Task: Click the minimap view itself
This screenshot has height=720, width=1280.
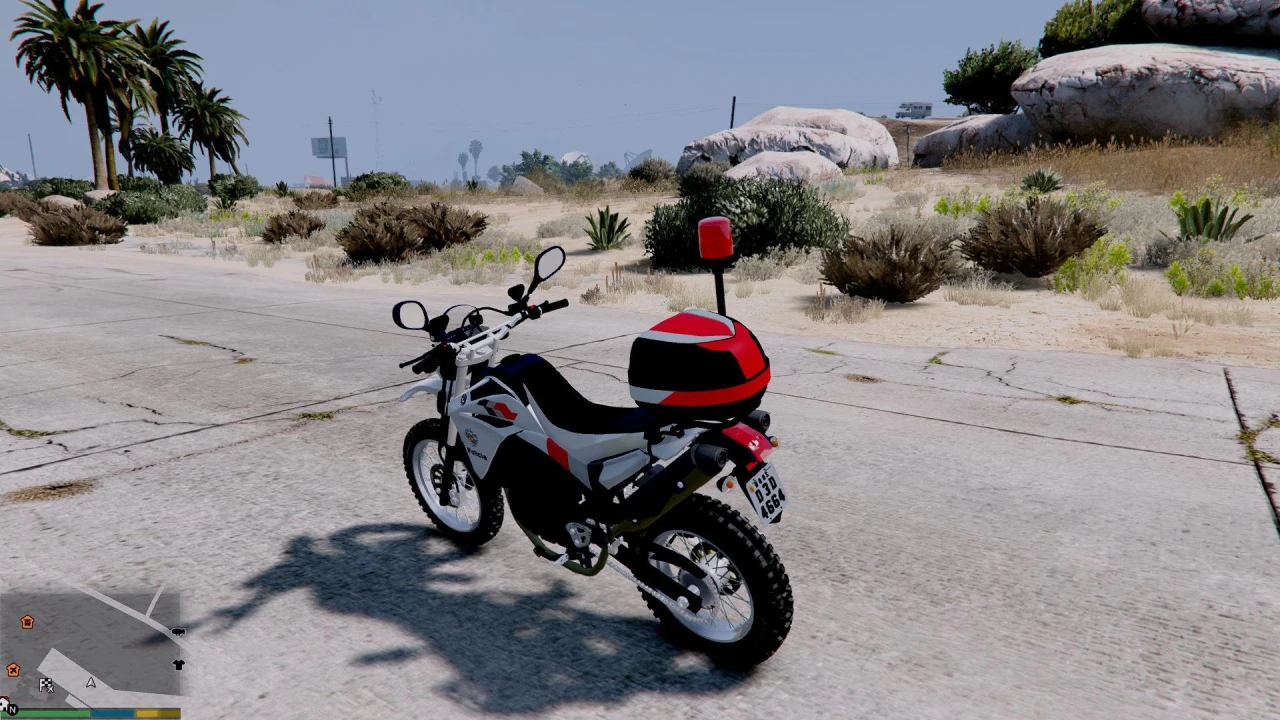Action: pos(100,650)
